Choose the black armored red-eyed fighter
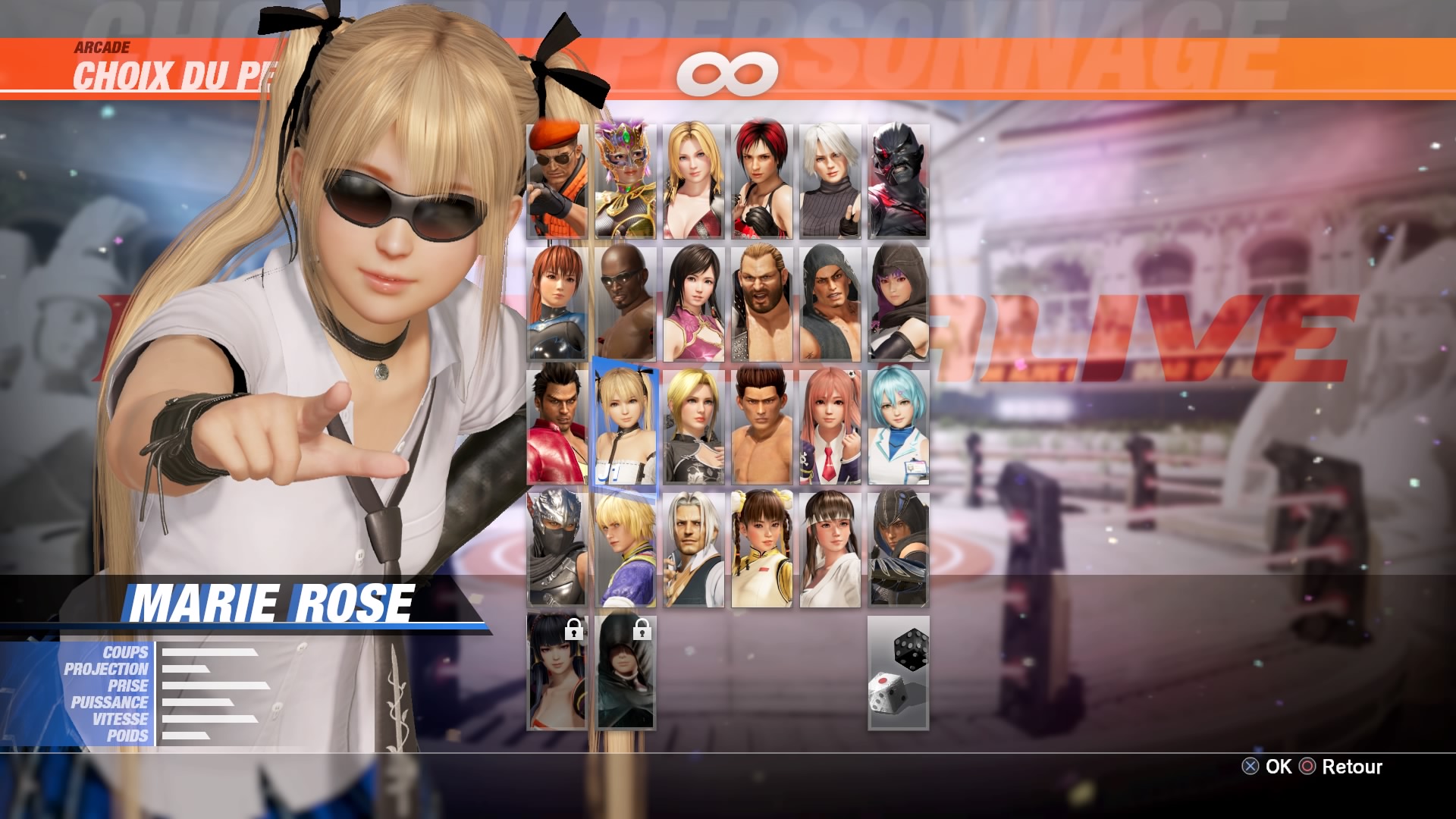Viewport: 1456px width, 819px height. (x=898, y=181)
